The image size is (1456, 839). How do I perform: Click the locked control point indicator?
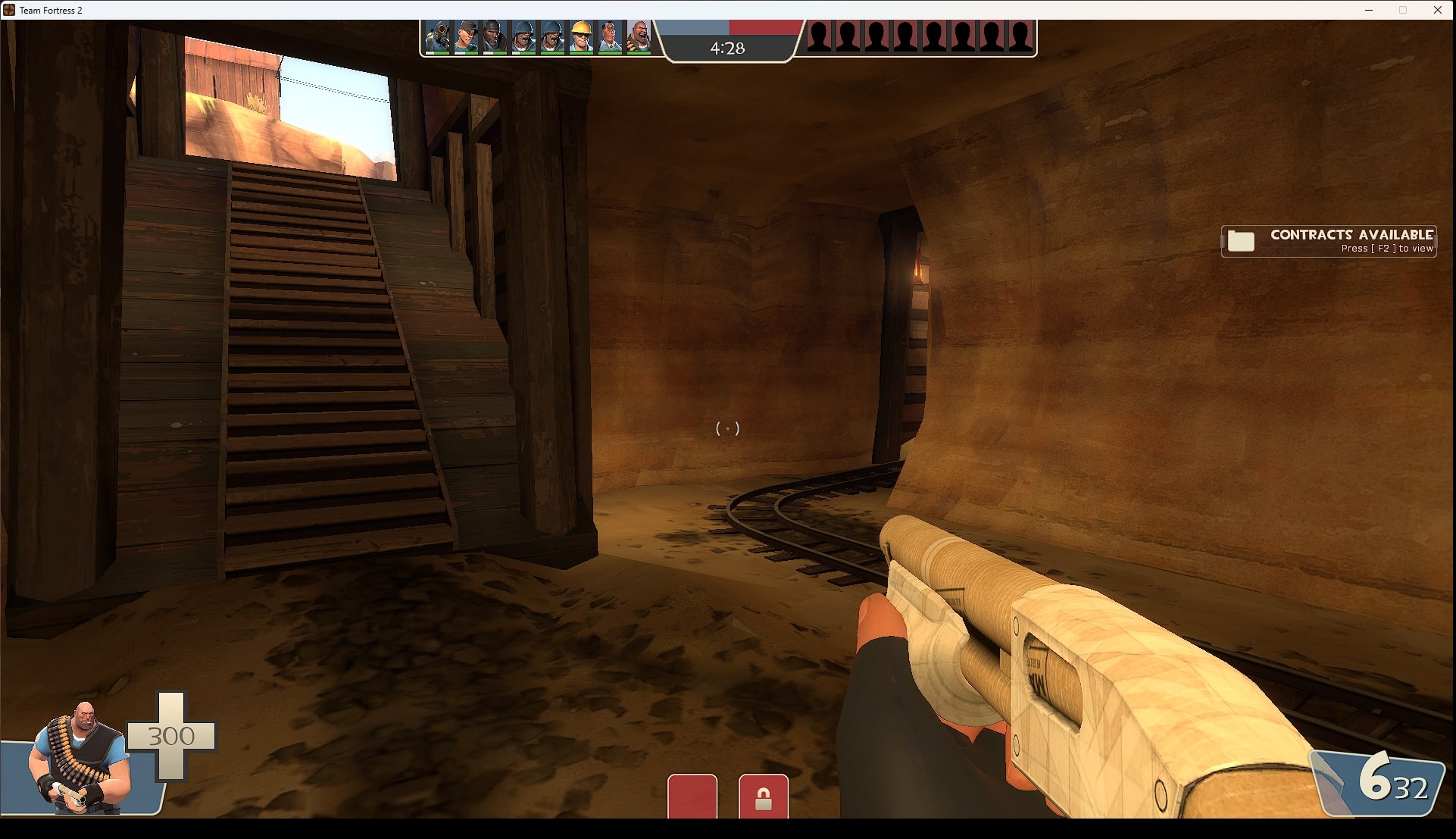[x=764, y=796]
